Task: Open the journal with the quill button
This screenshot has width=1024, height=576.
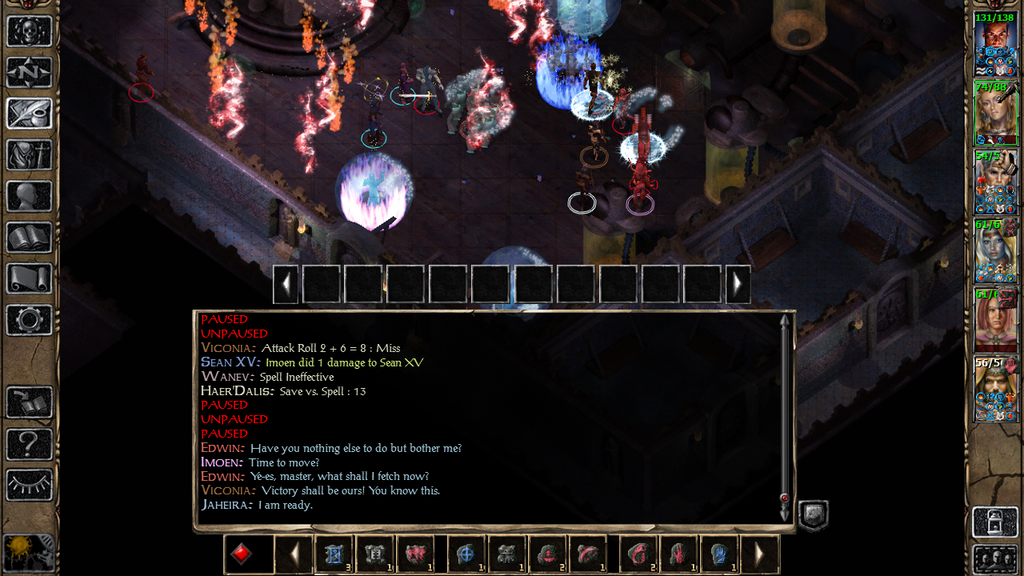Action: (x=29, y=113)
